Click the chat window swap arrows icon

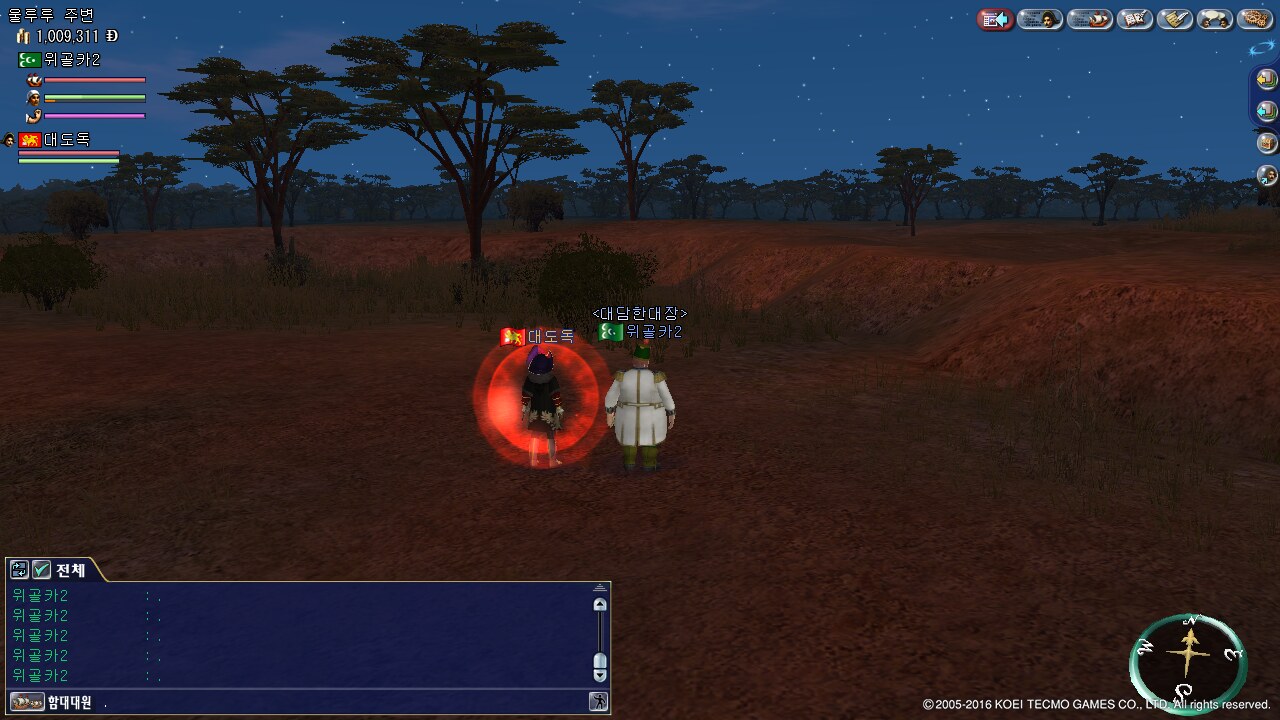click(19, 570)
